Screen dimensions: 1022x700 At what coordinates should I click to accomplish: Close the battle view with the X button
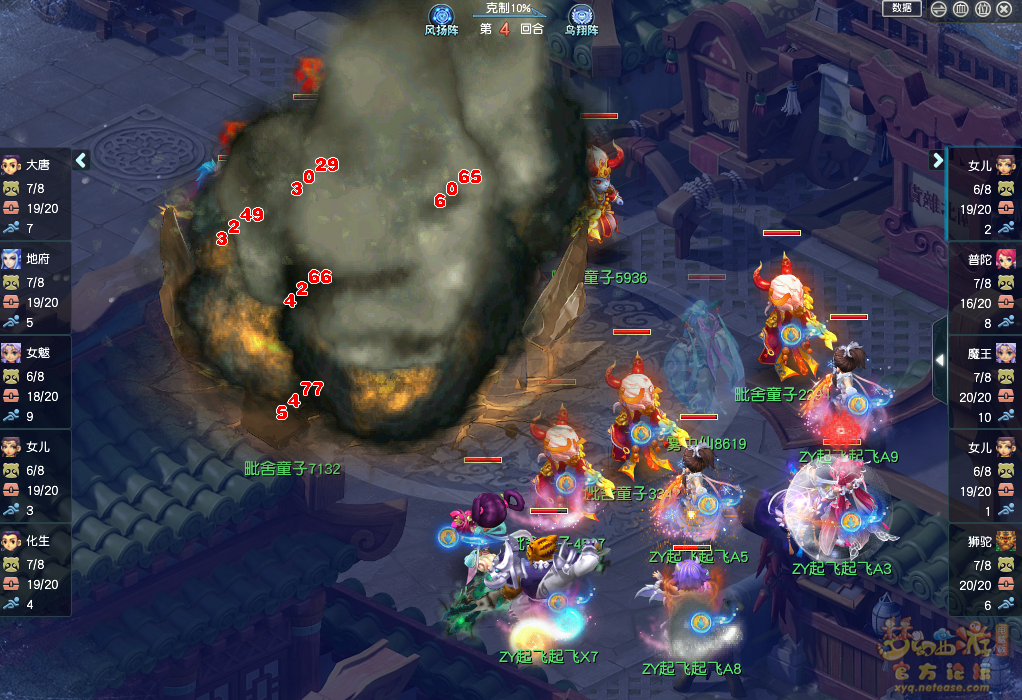click(1005, 9)
